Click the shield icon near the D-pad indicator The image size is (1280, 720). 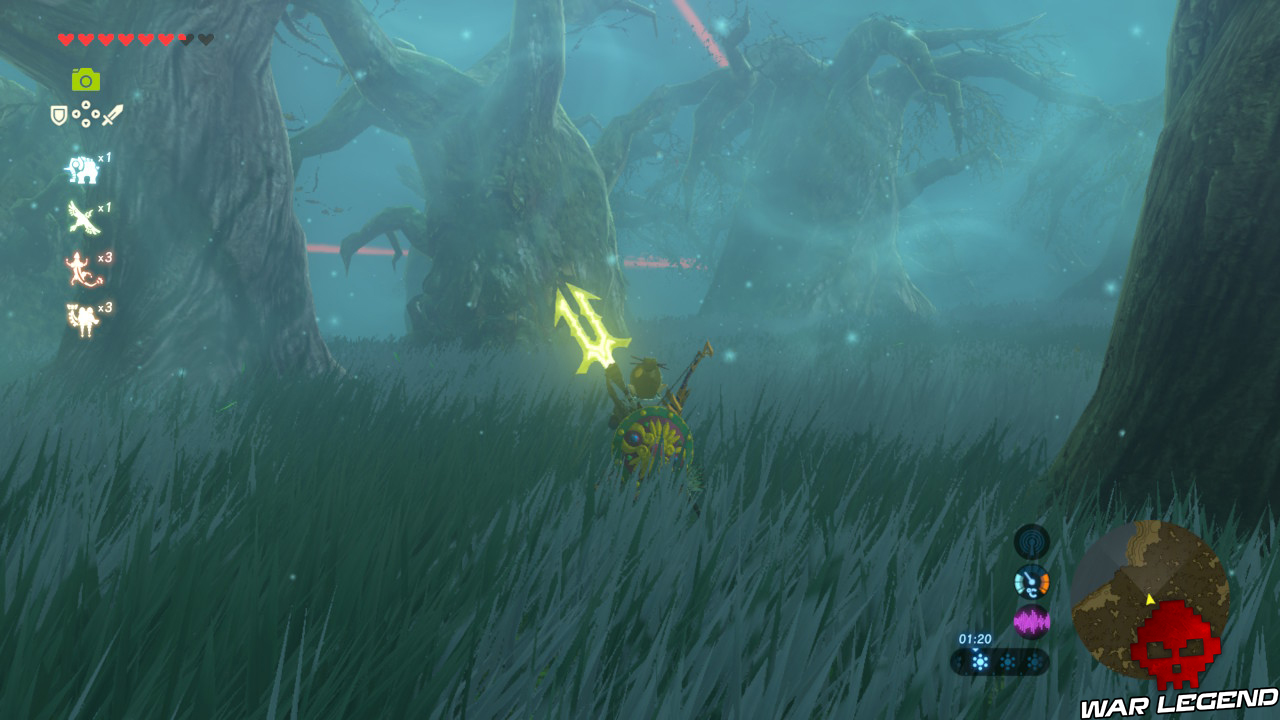tap(58, 114)
